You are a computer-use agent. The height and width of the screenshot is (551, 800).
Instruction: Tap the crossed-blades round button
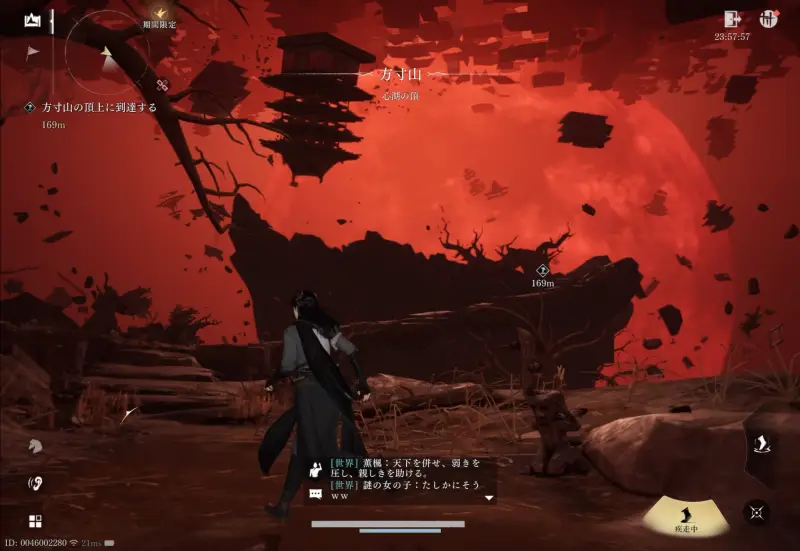click(x=757, y=512)
